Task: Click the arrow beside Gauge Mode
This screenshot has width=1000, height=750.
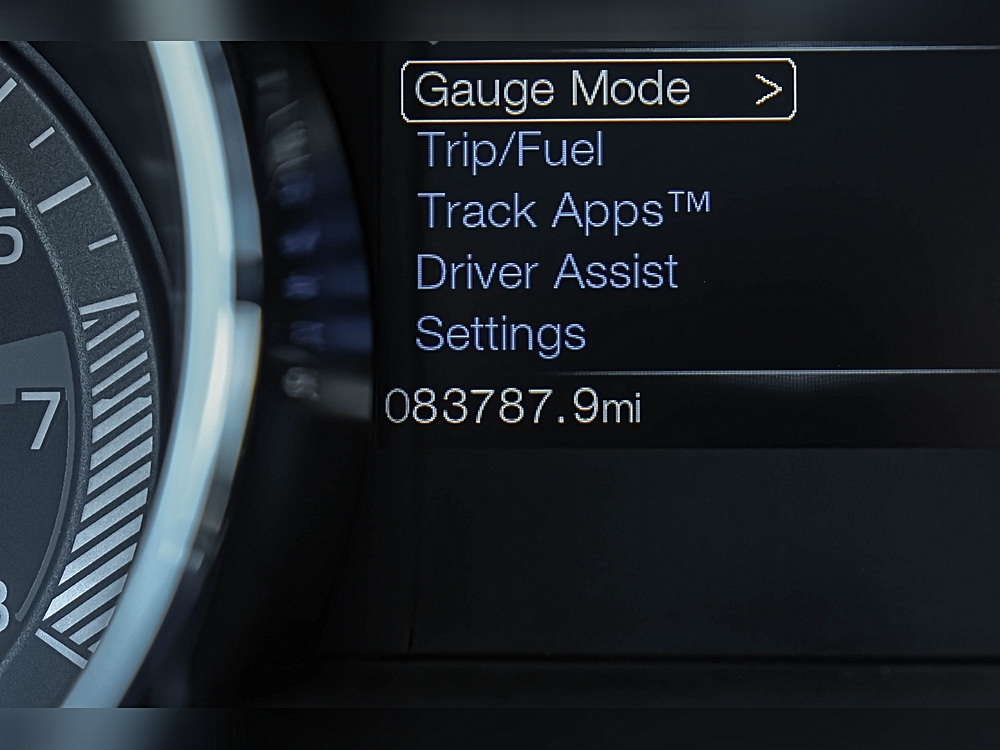Action: point(768,90)
